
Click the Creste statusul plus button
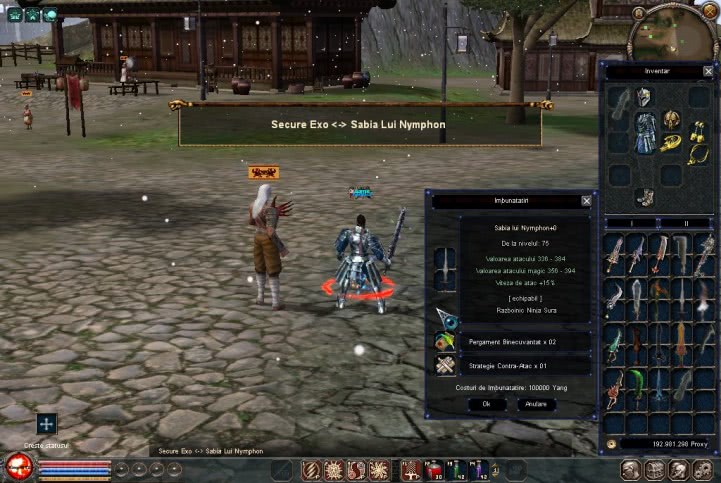tap(46, 423)
